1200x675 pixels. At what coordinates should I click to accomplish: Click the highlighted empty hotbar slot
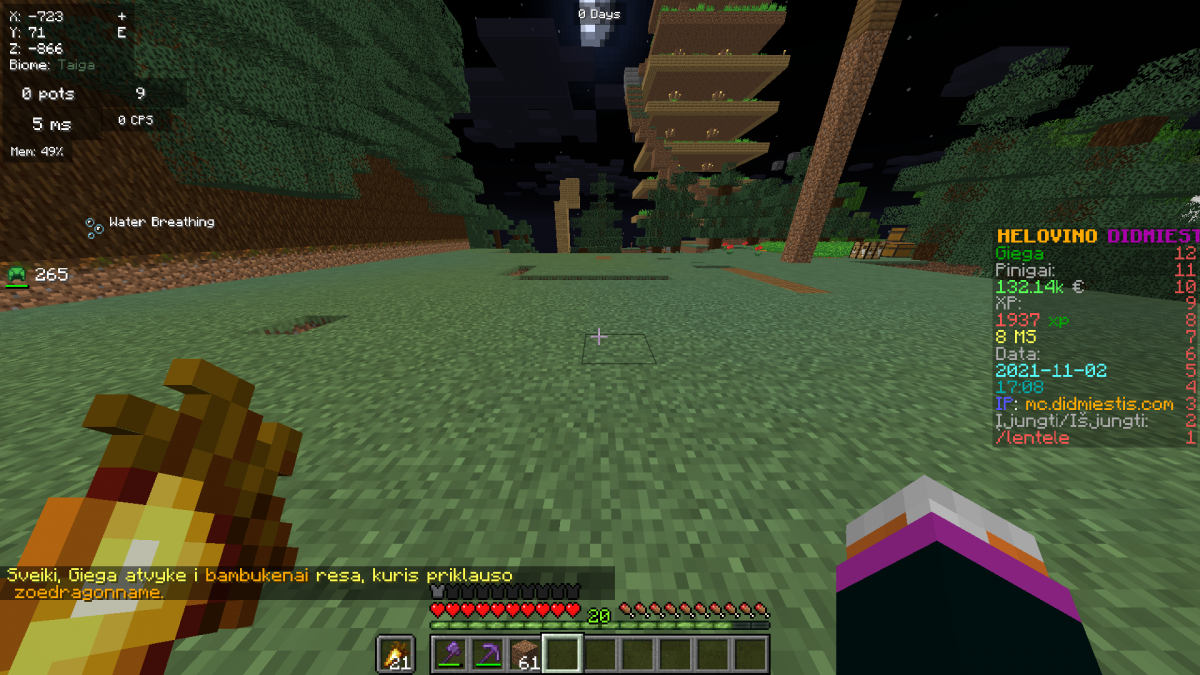tap(561, 654)
